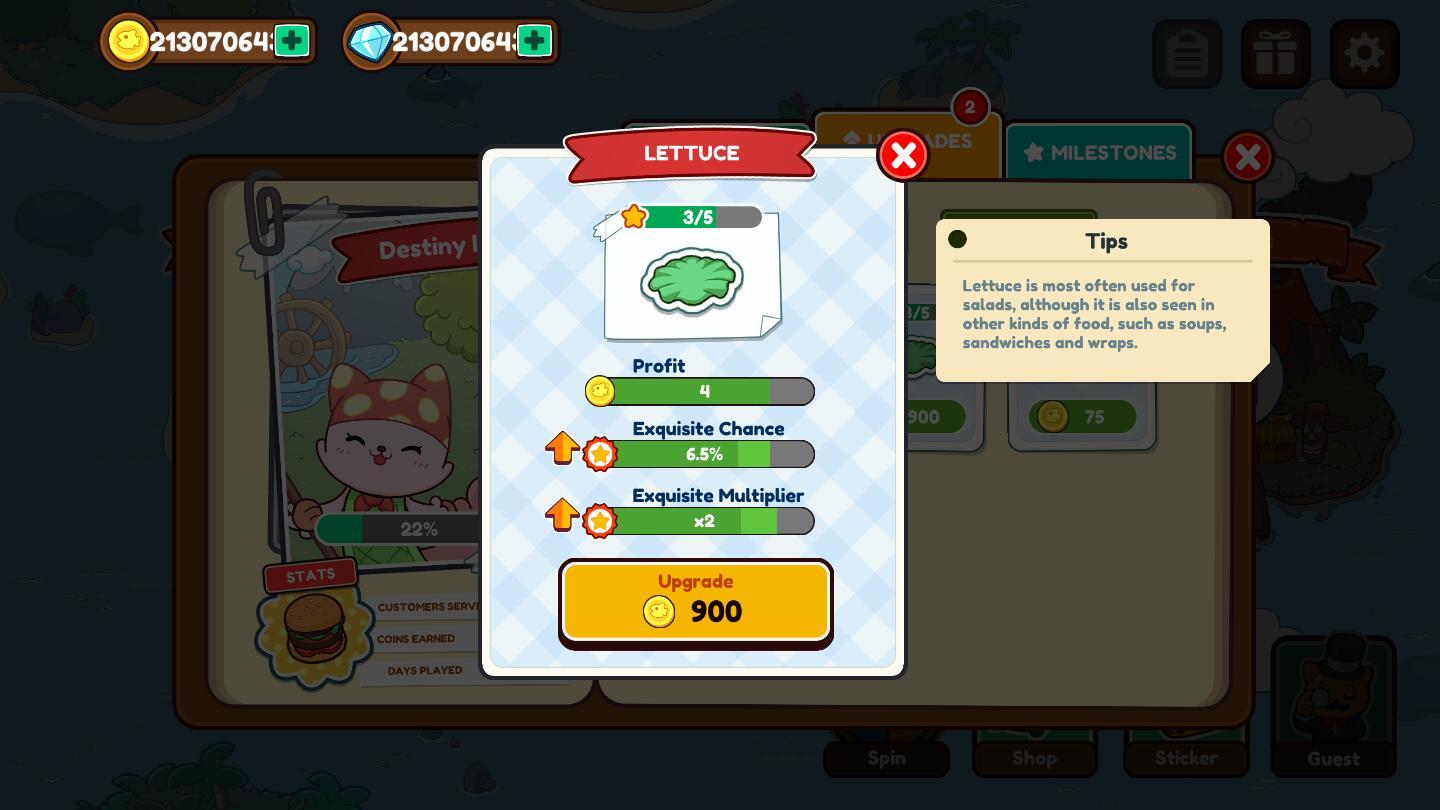Open the Shop
This screenshot has height=810, width=1440.
(1034, 757)
